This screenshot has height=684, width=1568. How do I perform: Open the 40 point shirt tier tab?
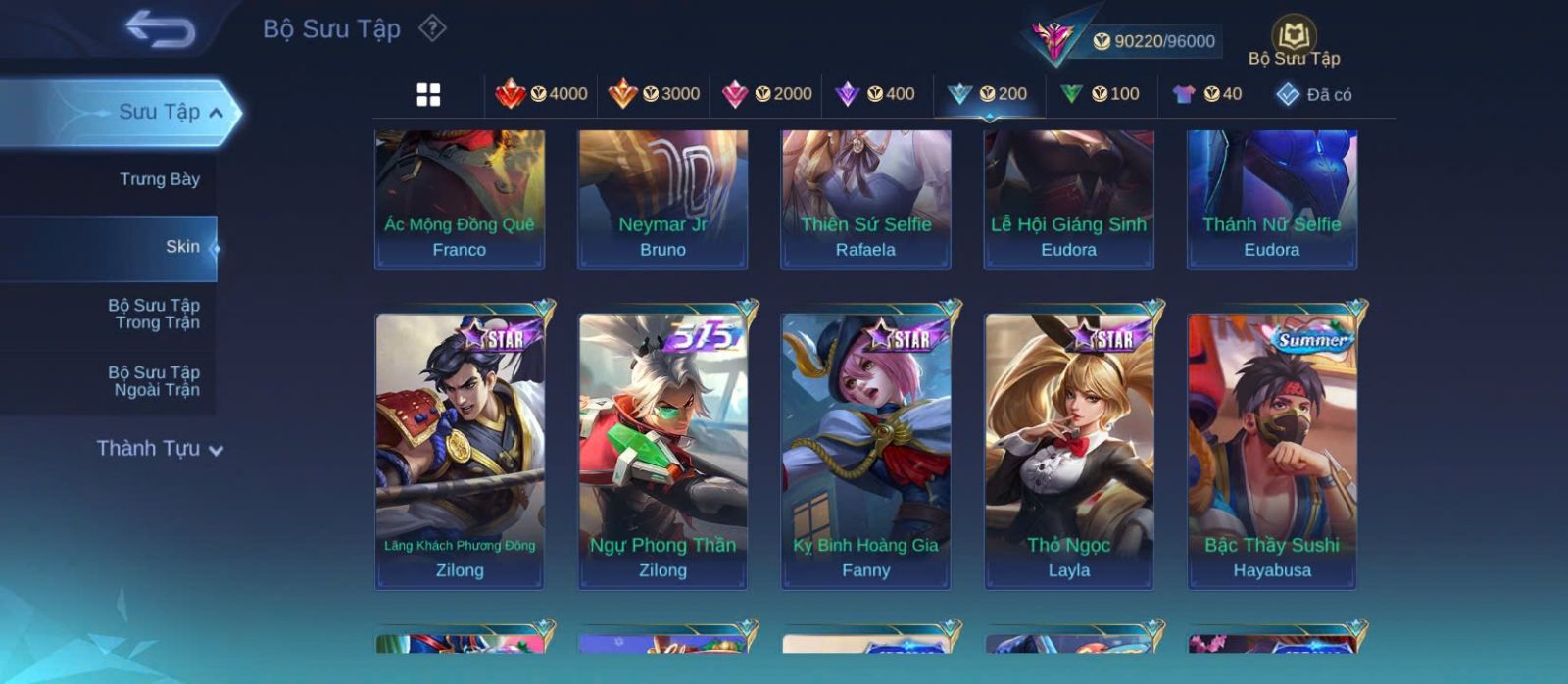click(1207, 94)
